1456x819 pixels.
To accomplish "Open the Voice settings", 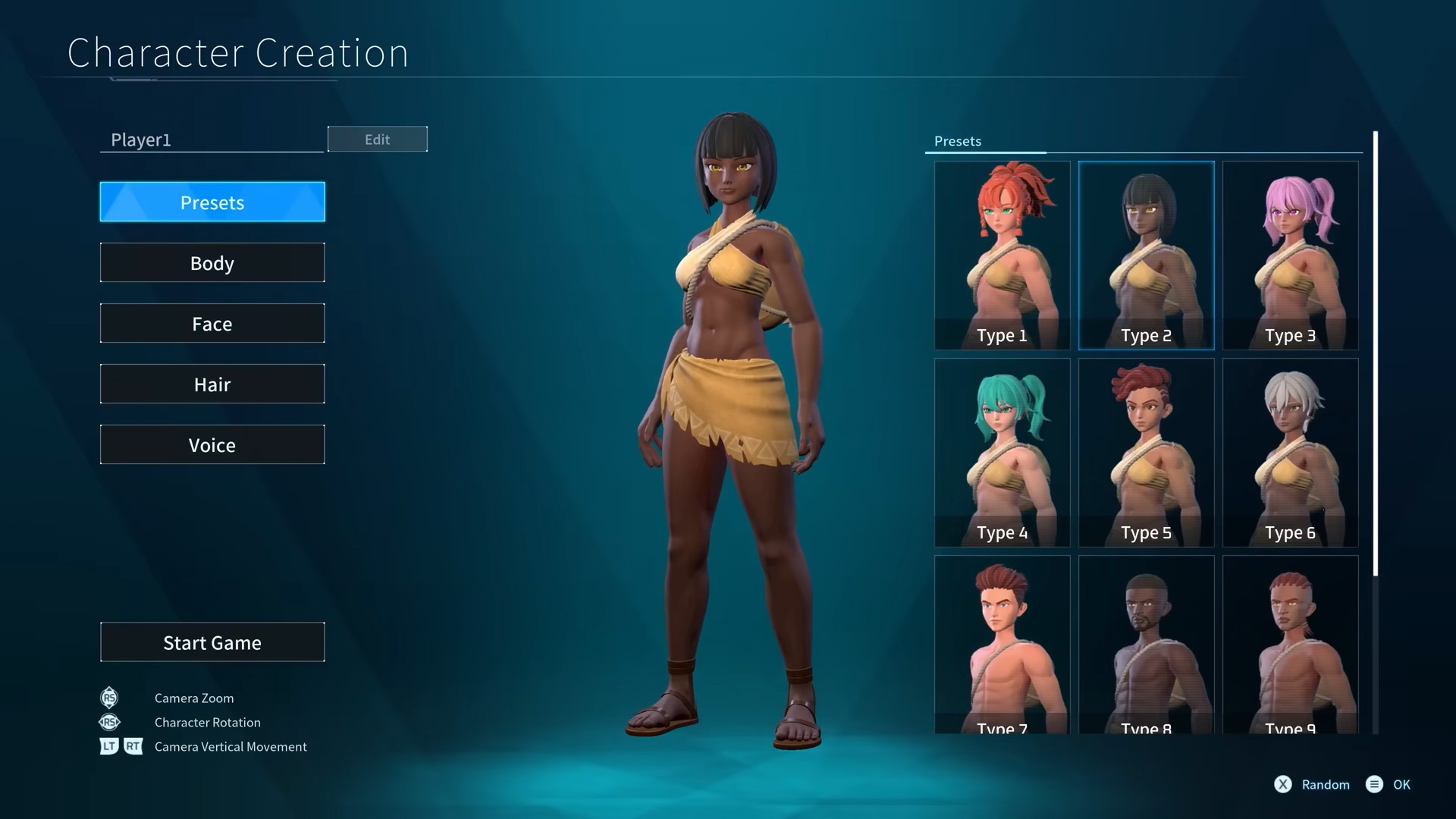I will (212, 444).
